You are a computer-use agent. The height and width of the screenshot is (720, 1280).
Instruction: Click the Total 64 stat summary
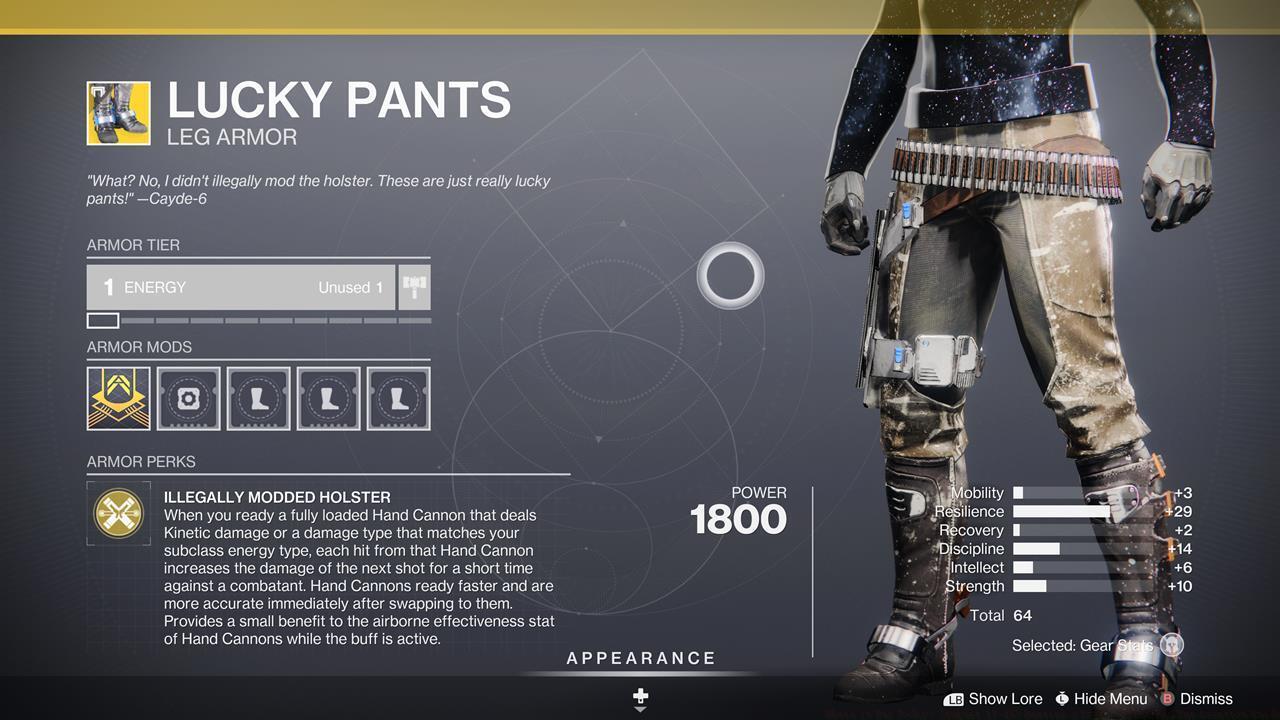pyautogui.click(x=1000, y=615)
